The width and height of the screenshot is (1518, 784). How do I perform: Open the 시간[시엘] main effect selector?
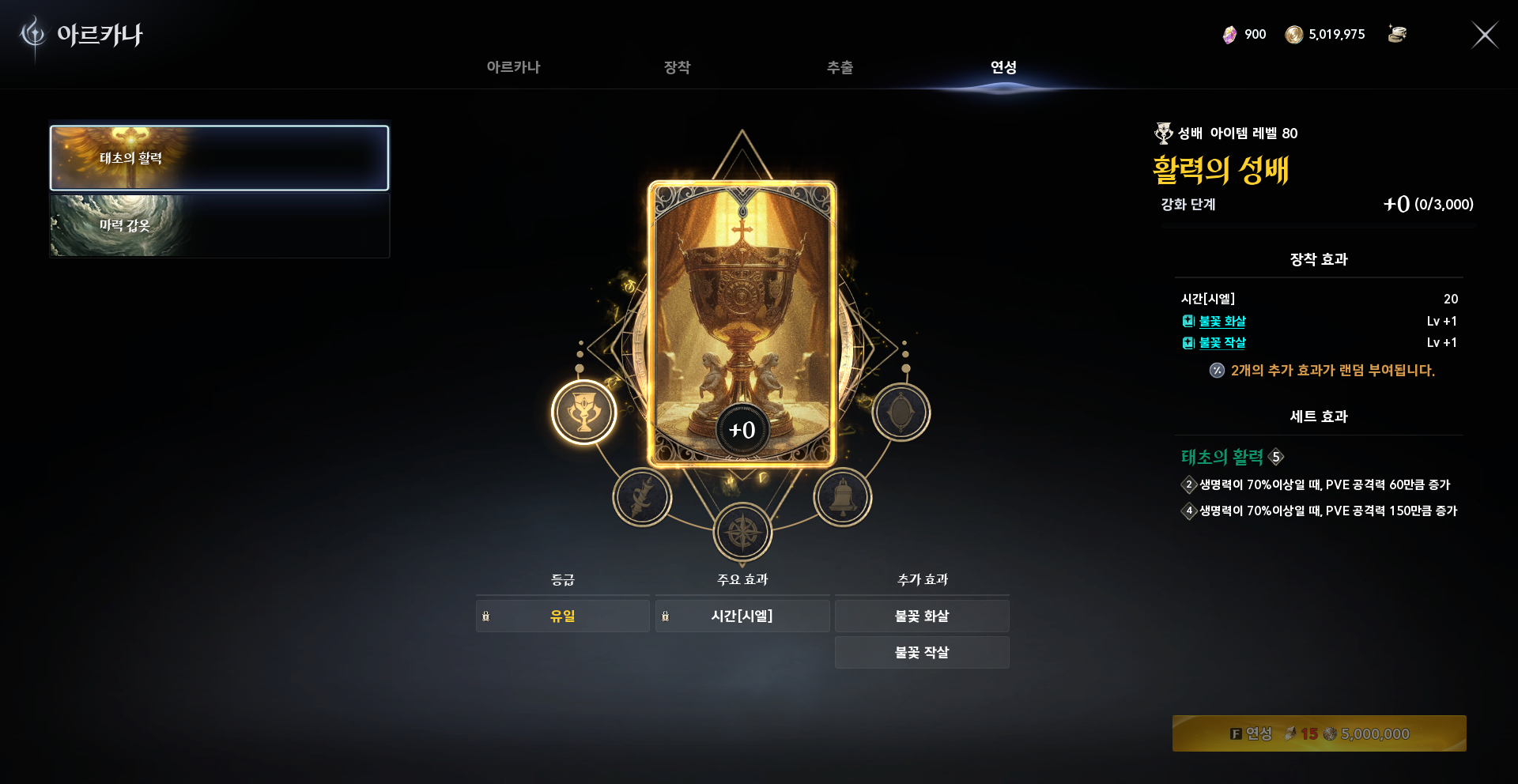[x=742, y=616]
